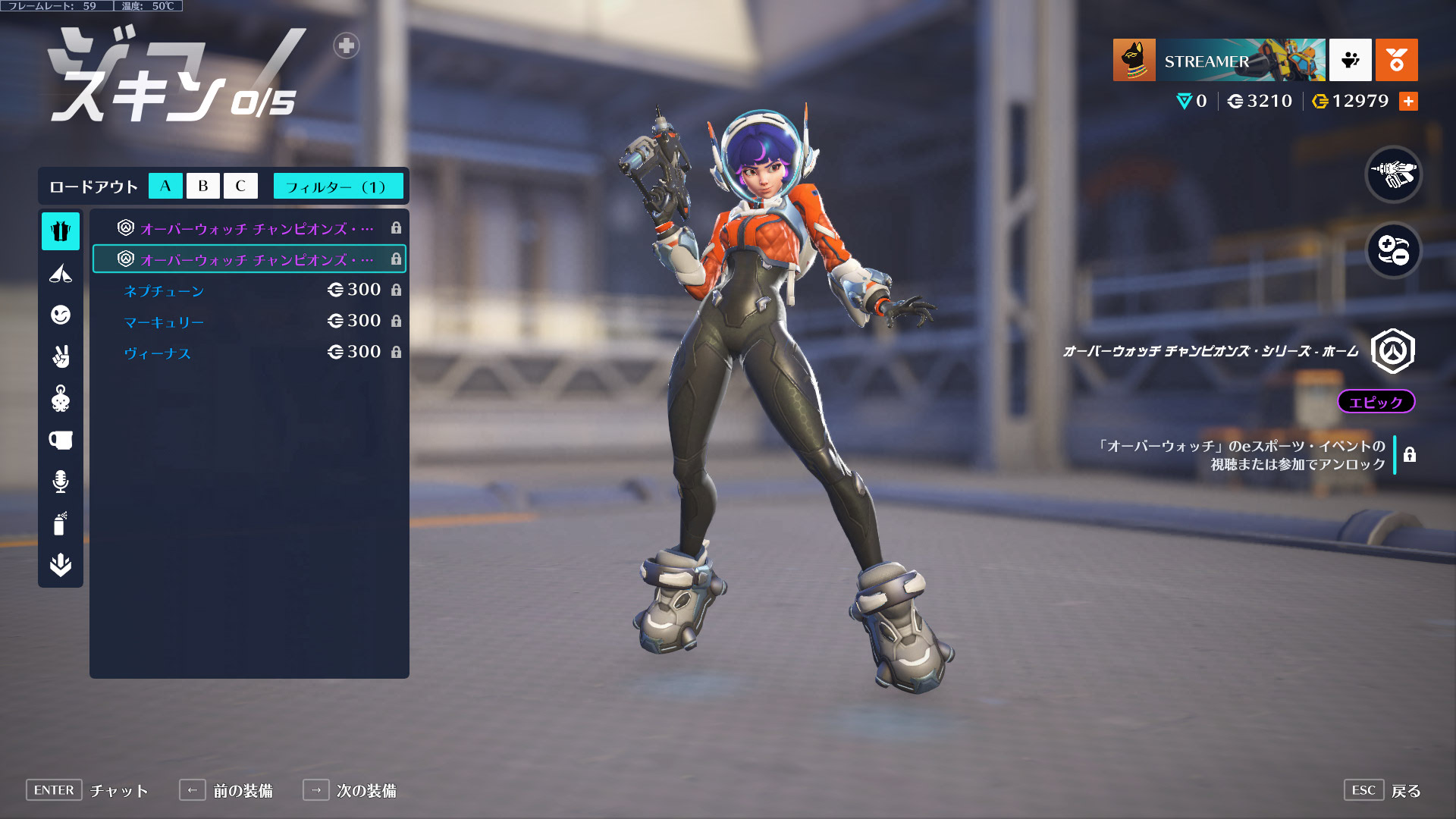Switch to the emotes smiley category

[61, 315]
